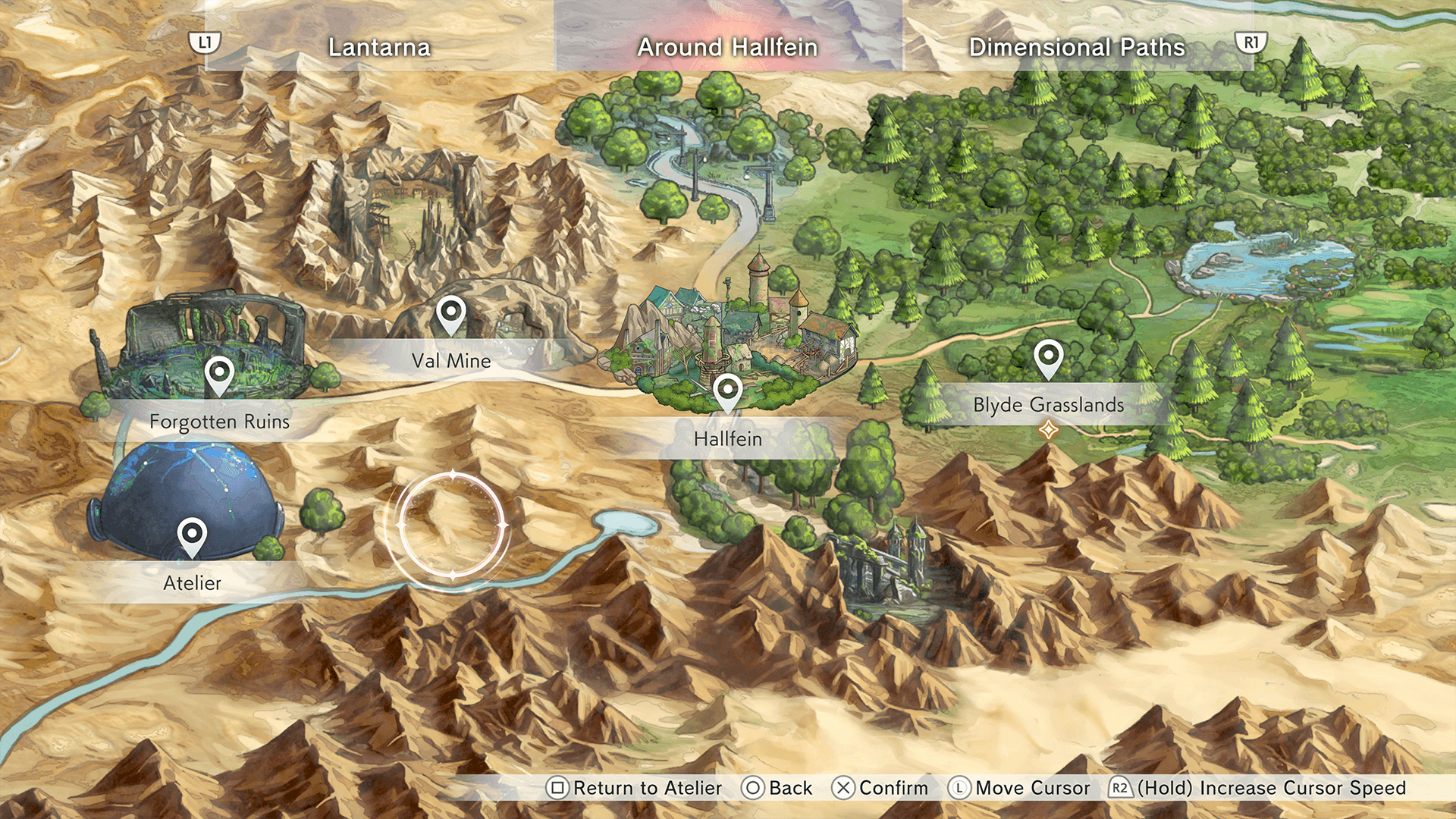
Task: Select the Forgotten Ruins location pin
Action: (219, 375)
